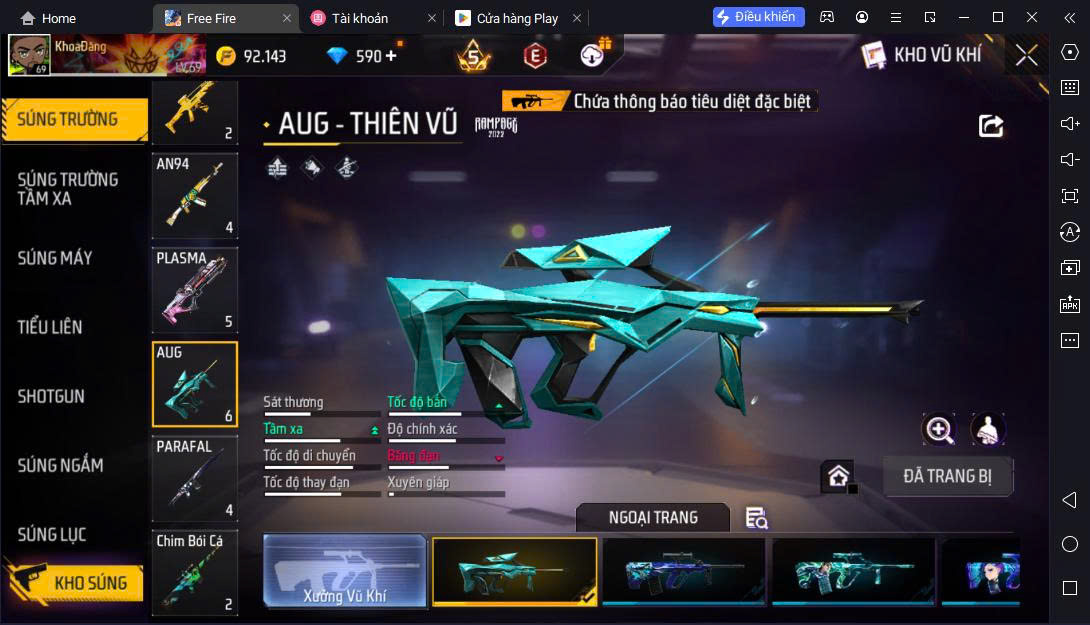
Task: Share the AUG skin
Action: [x=990, y=125]
